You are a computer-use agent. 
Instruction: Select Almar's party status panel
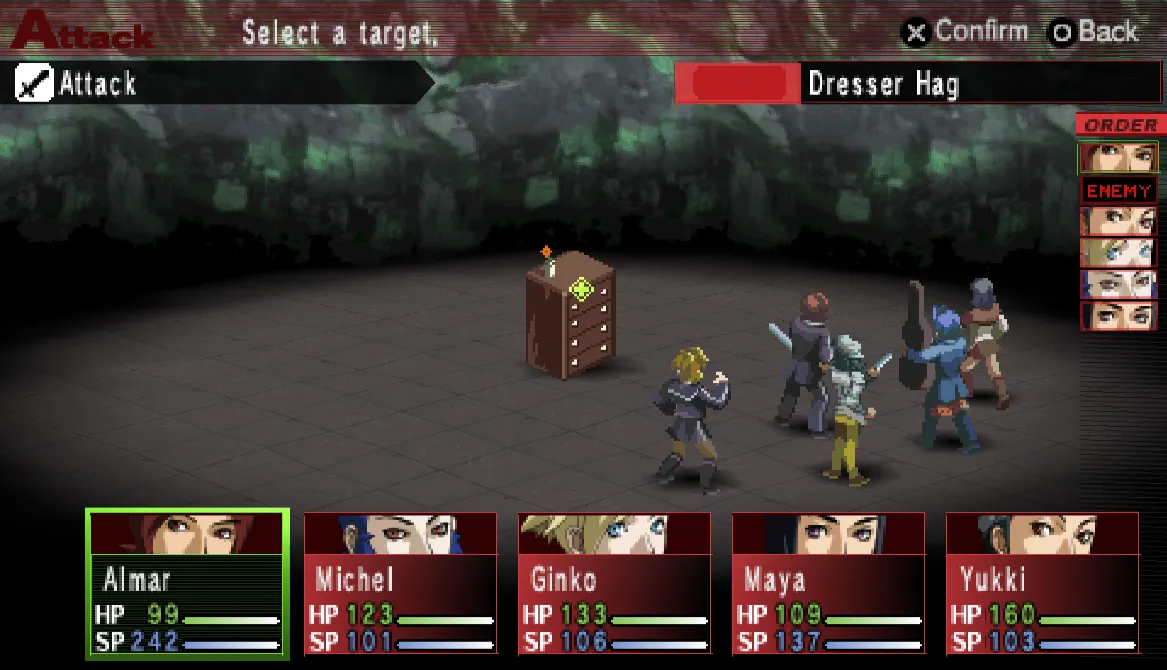point(188,583)
